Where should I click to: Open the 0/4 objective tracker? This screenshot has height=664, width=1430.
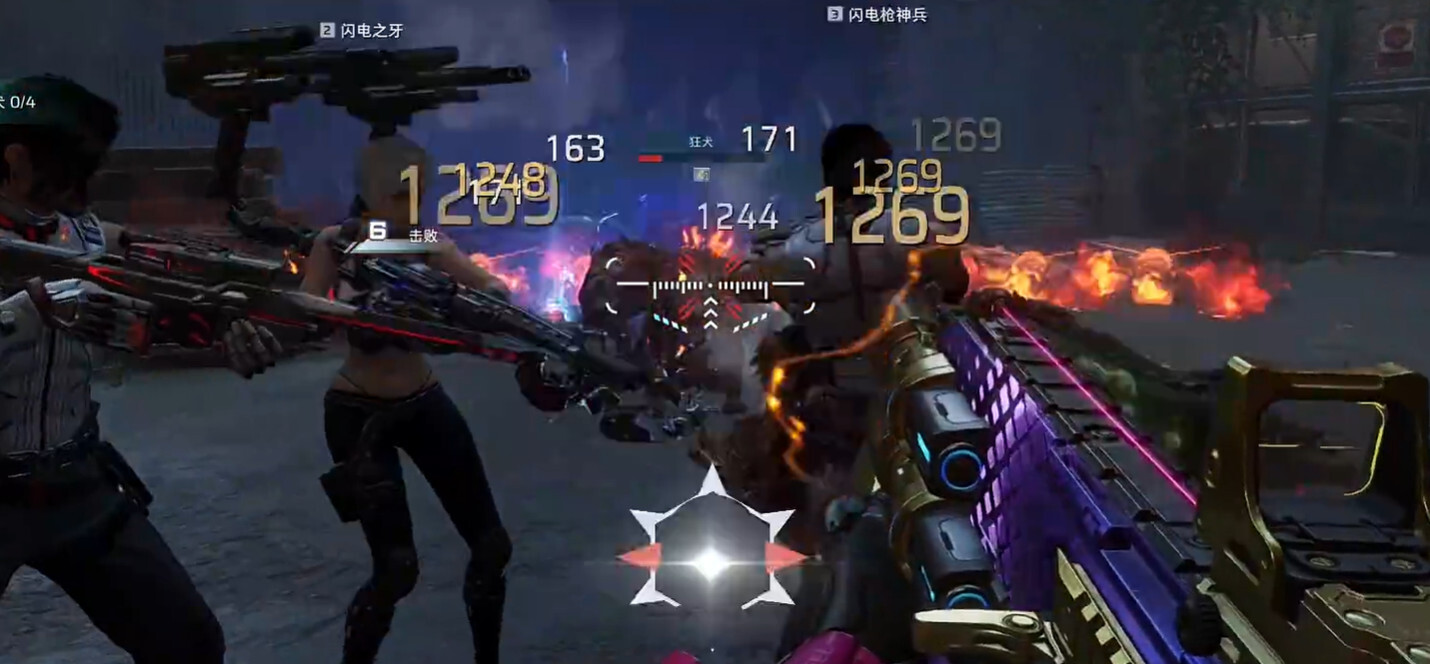click(18, 102)
